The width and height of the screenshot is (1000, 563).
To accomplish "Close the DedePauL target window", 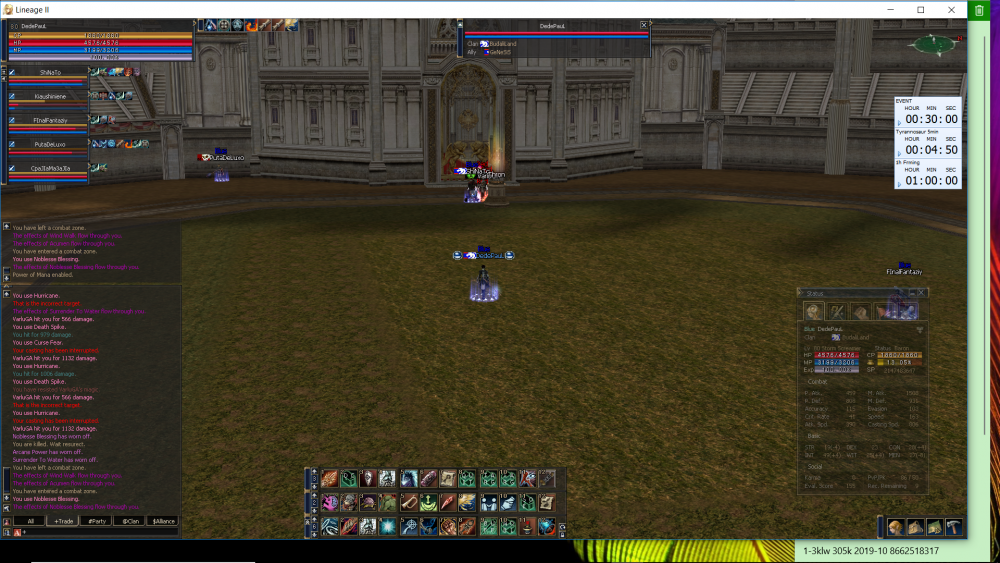I will 643,25.
